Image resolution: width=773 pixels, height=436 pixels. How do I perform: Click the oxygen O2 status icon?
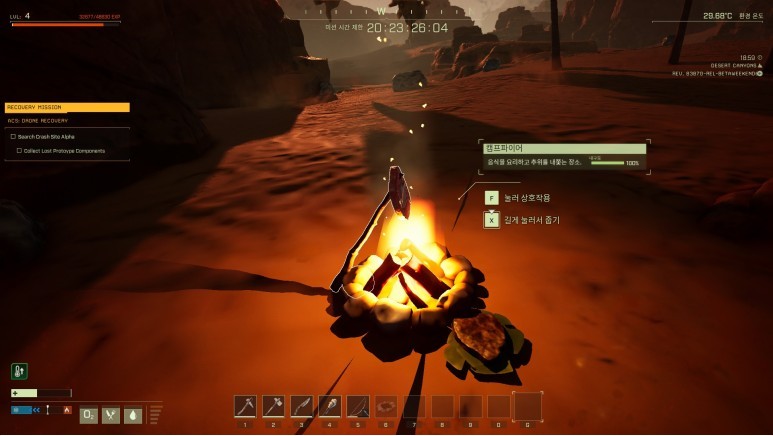(x=89, y=414)
